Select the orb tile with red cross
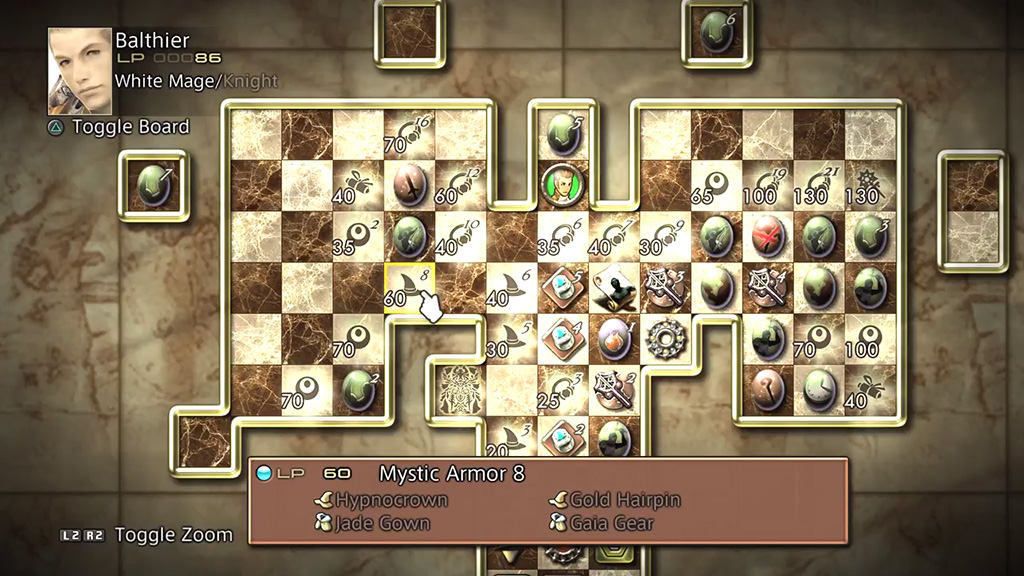This screenshot has width=1024, height=576. 767,238
